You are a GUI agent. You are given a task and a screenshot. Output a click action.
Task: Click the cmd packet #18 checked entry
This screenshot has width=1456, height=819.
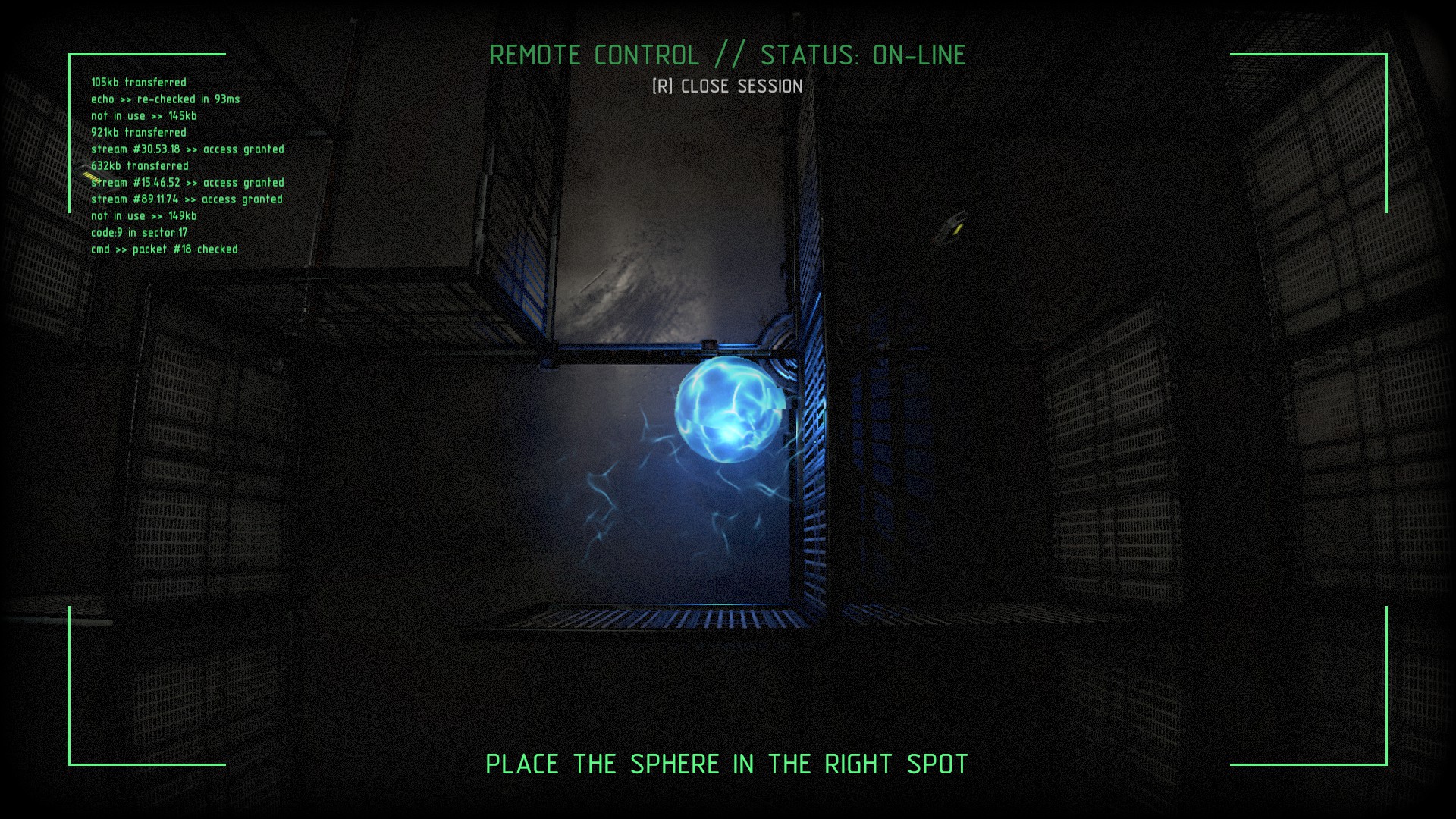(x=164, y=249)
